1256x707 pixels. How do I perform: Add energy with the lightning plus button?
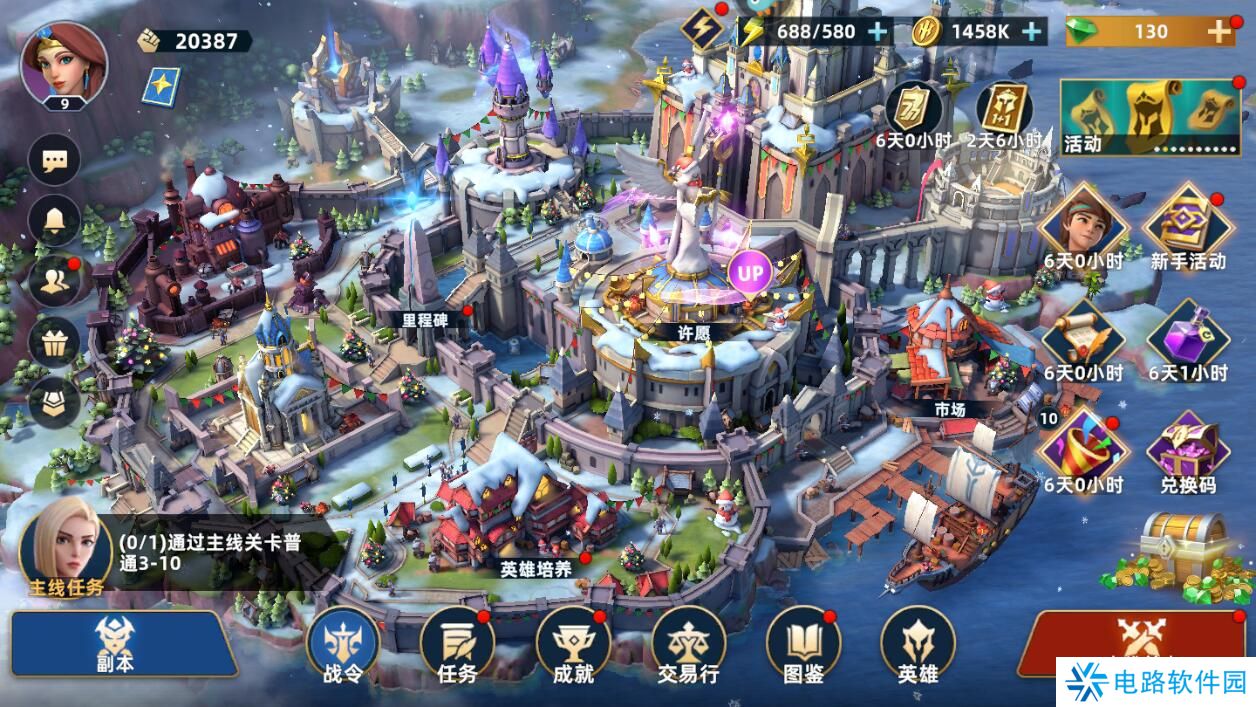tap(877, 31)
